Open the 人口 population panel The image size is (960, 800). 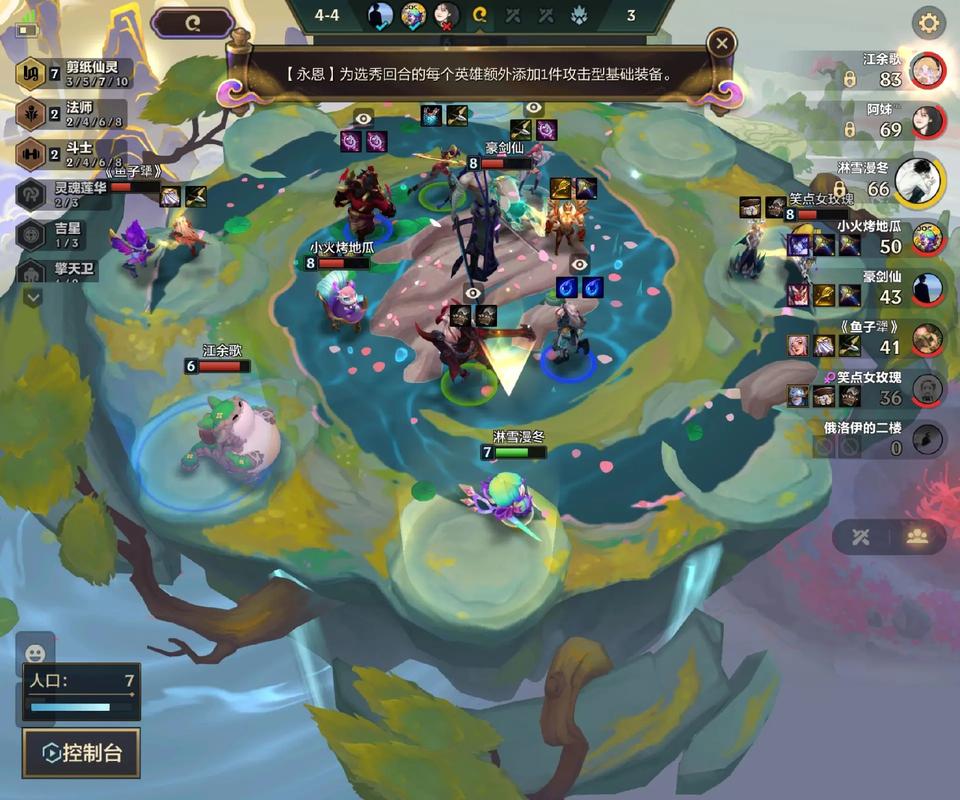pos(82,692)
